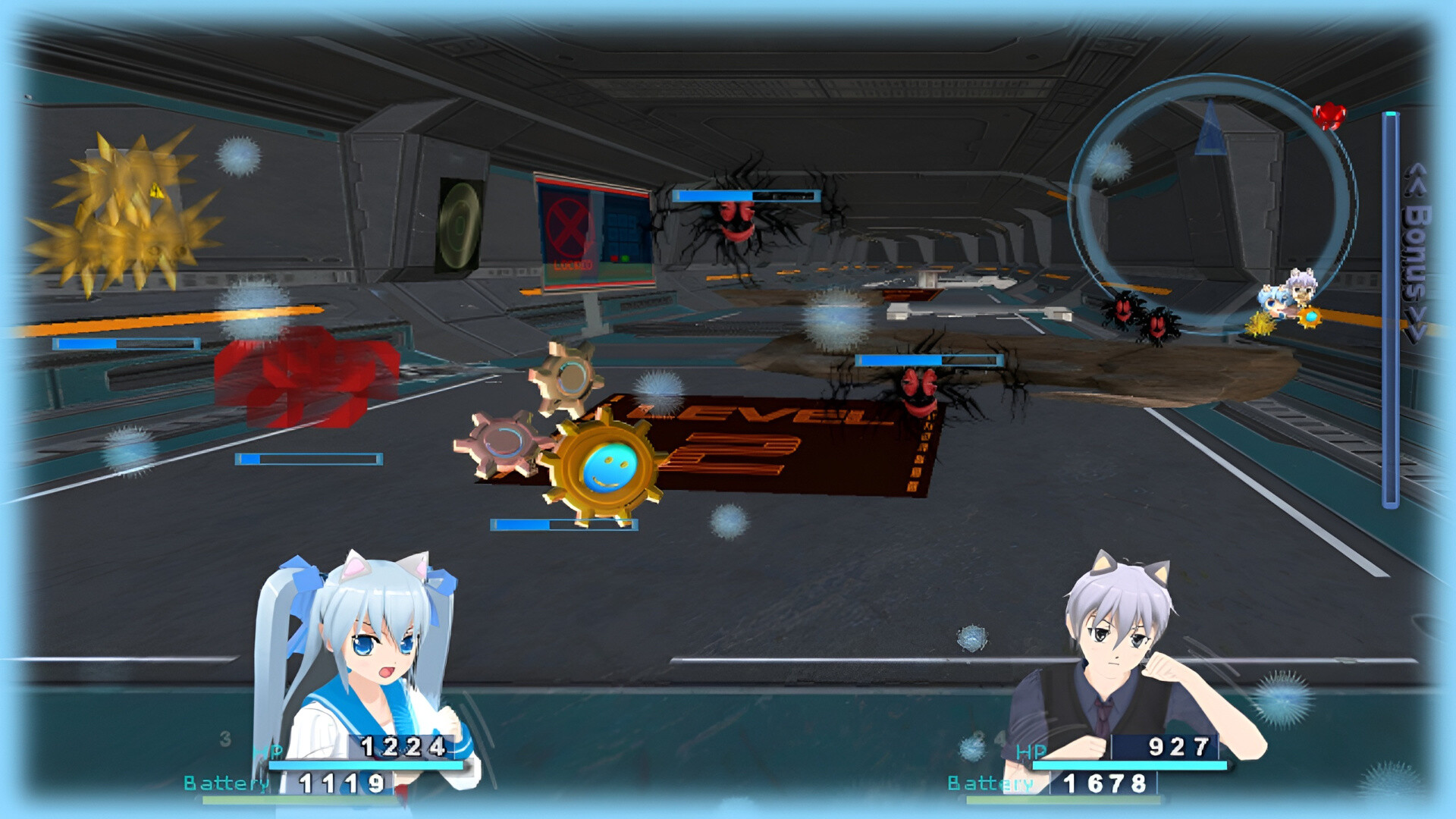The width and height of the screenshot is (1456, 819).
Task: Expand the left arrows of the Bonus label
Action: (x=1413, y=182)
